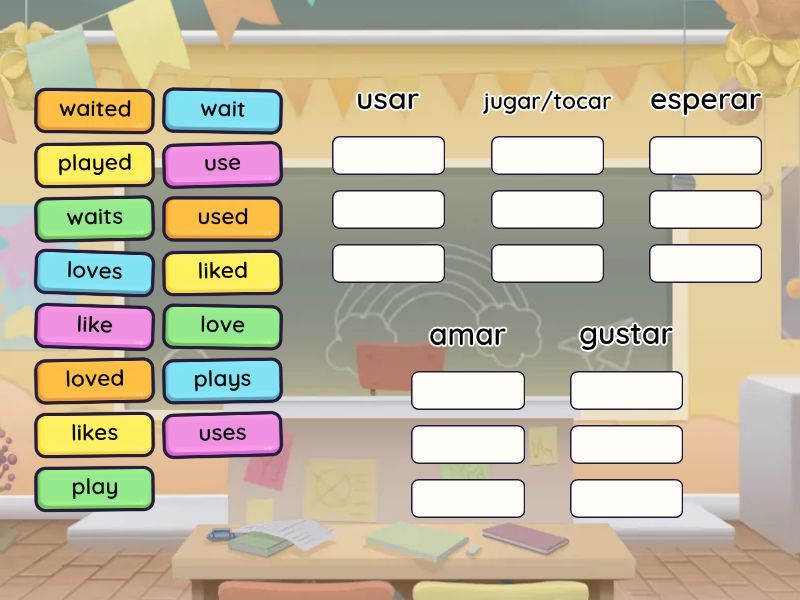Pick the blue "wait" word tile

coord(222,110)
